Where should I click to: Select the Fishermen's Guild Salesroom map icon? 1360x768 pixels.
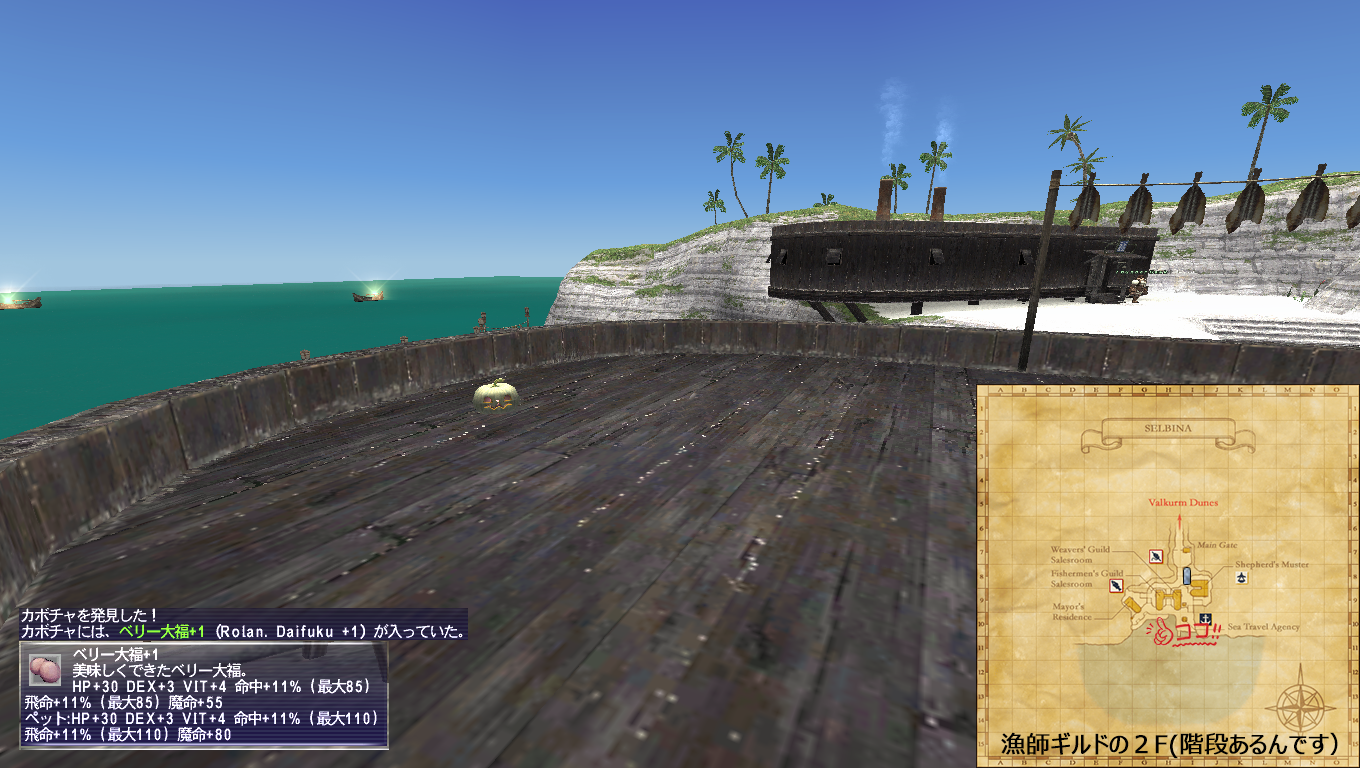pos(1117,586)
